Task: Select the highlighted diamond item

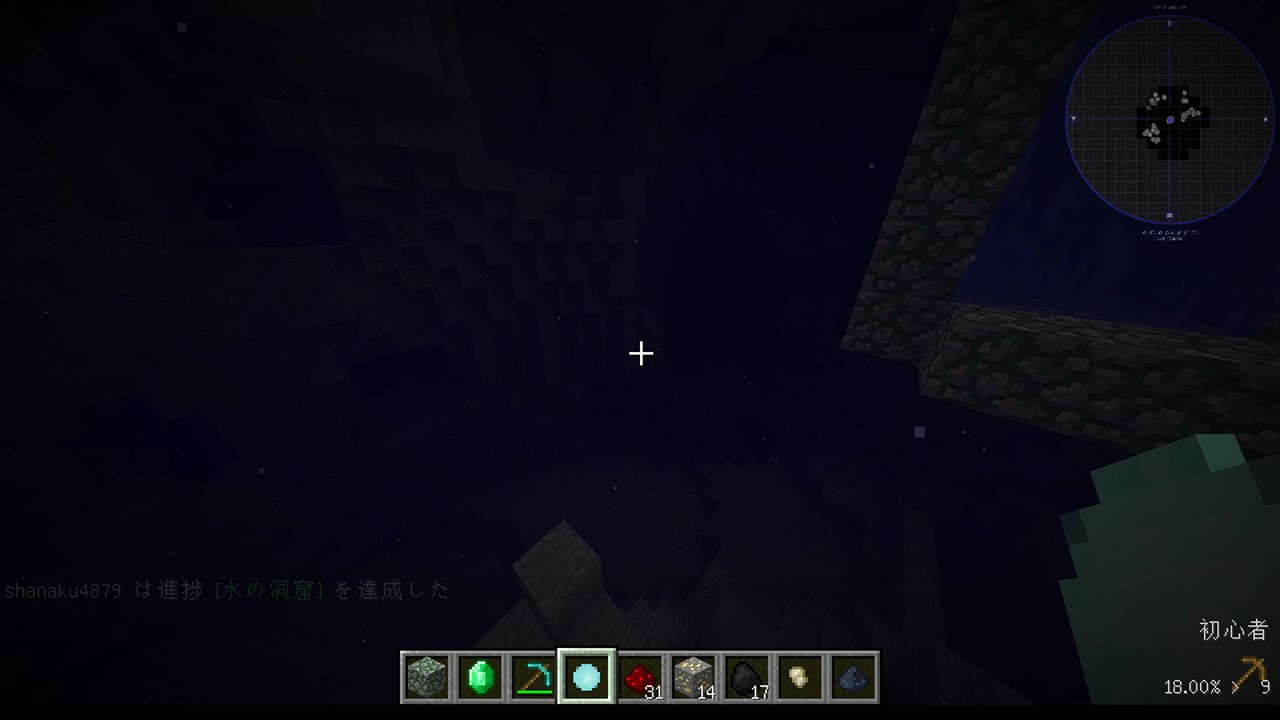Action: point(587,677)
